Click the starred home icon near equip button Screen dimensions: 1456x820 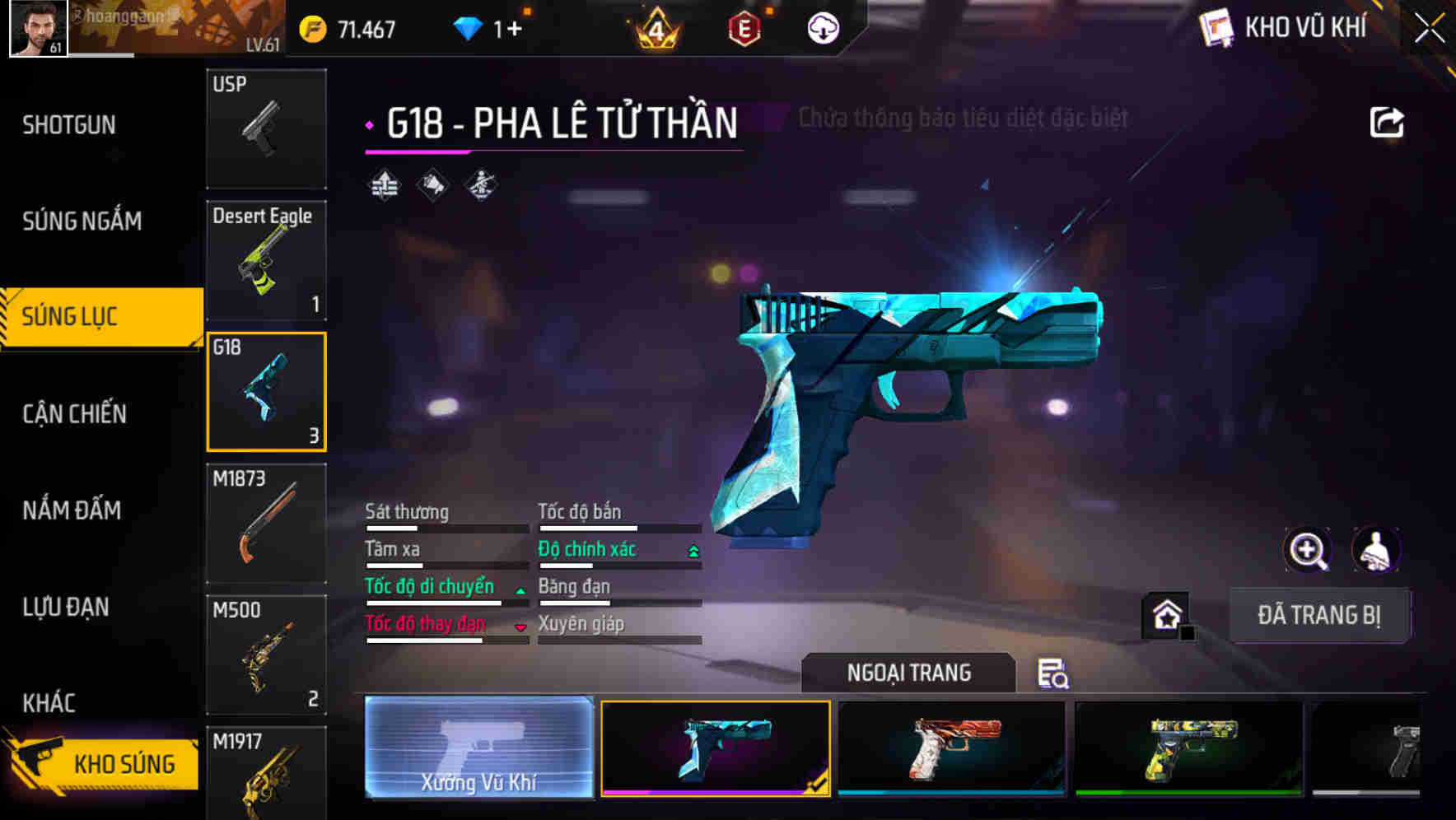click(1164, 614)
